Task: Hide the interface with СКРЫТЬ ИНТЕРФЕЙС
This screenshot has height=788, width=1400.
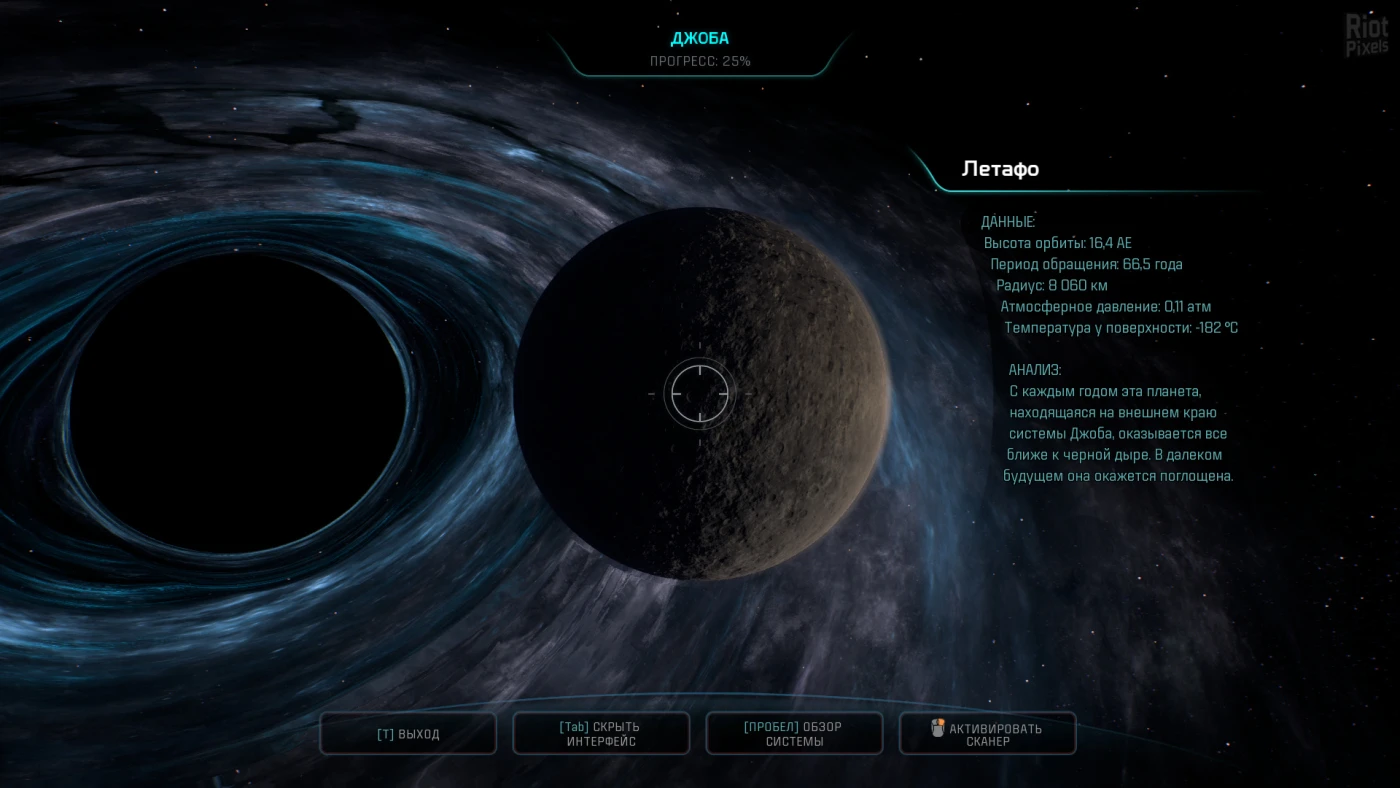Action: coord(601,734)
